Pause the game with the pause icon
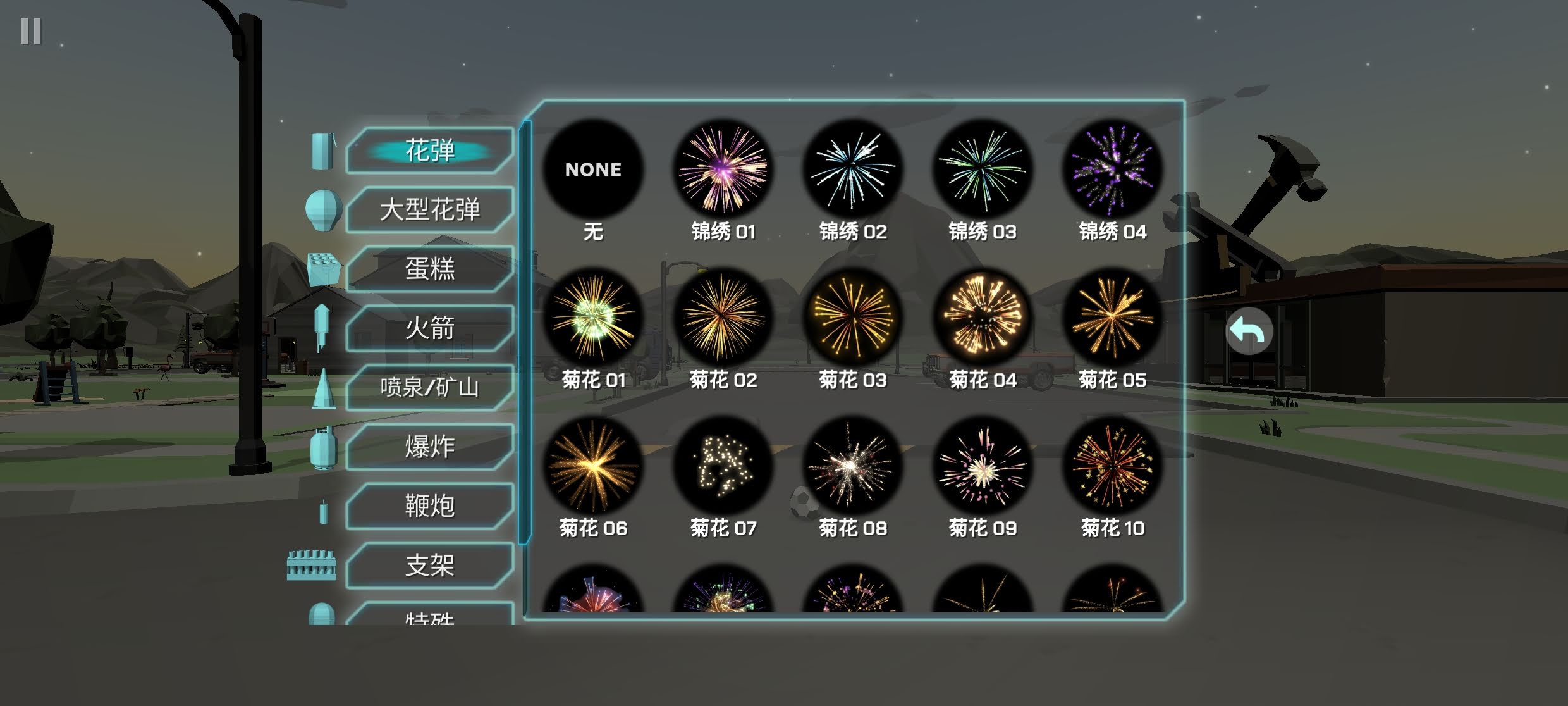 (30, 30)
